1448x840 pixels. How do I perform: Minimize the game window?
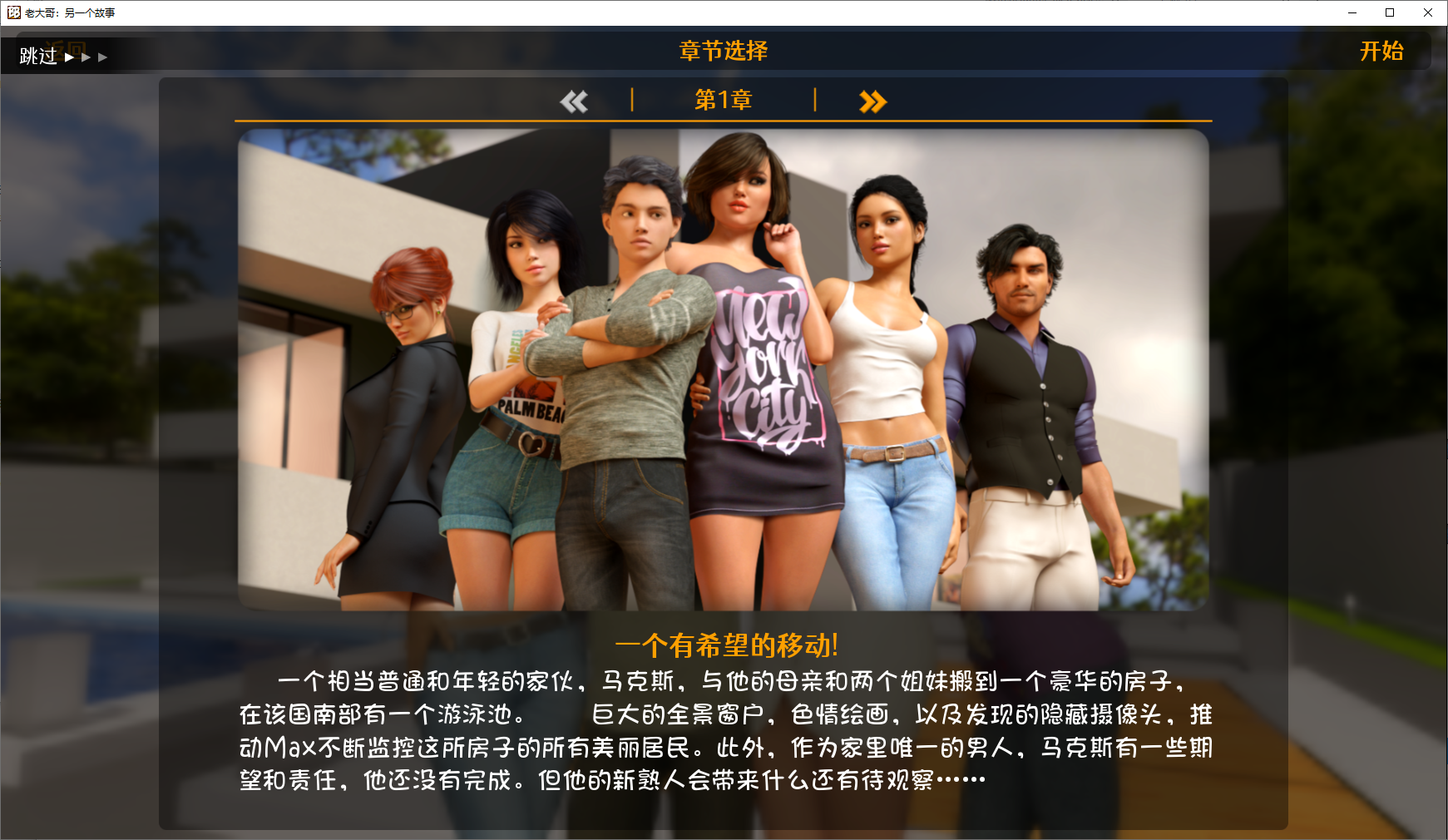(x=1352, y=12)
